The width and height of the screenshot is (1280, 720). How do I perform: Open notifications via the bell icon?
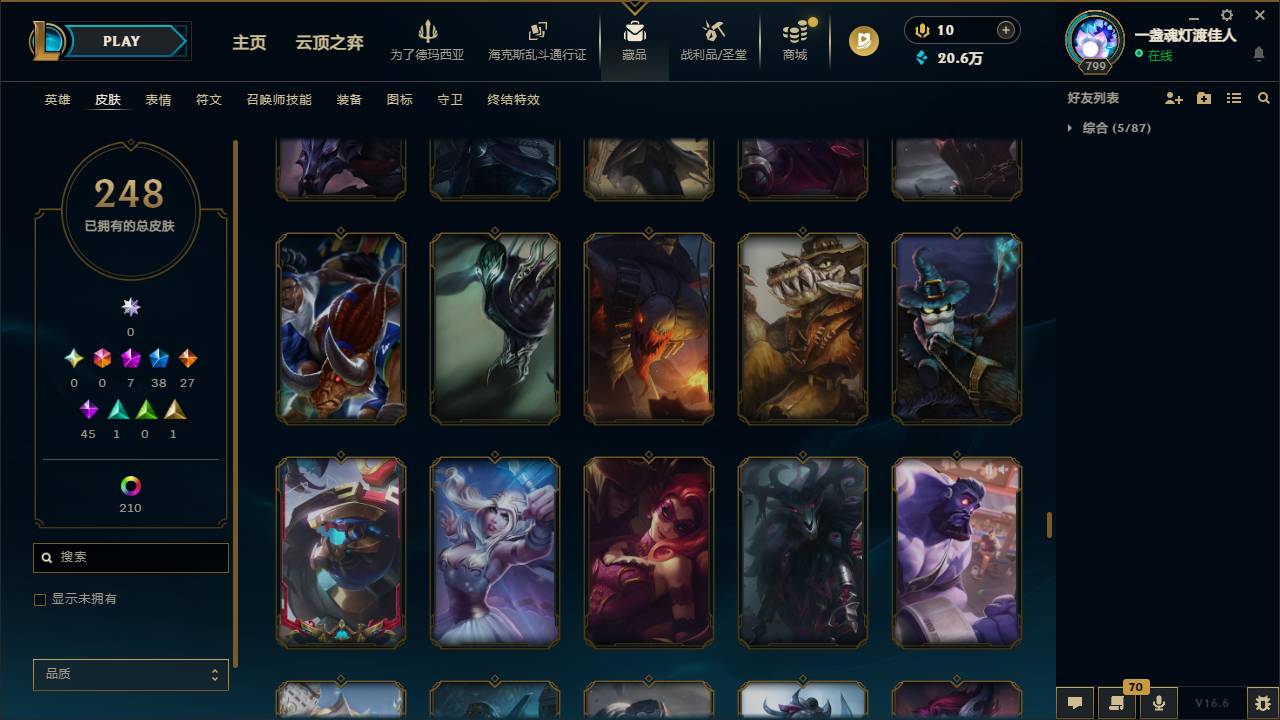[x=1260, y=55]
